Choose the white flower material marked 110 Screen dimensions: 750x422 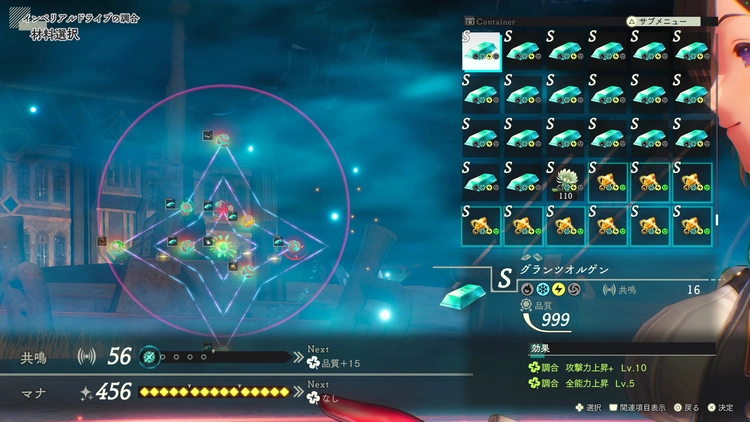pos(567,182)
